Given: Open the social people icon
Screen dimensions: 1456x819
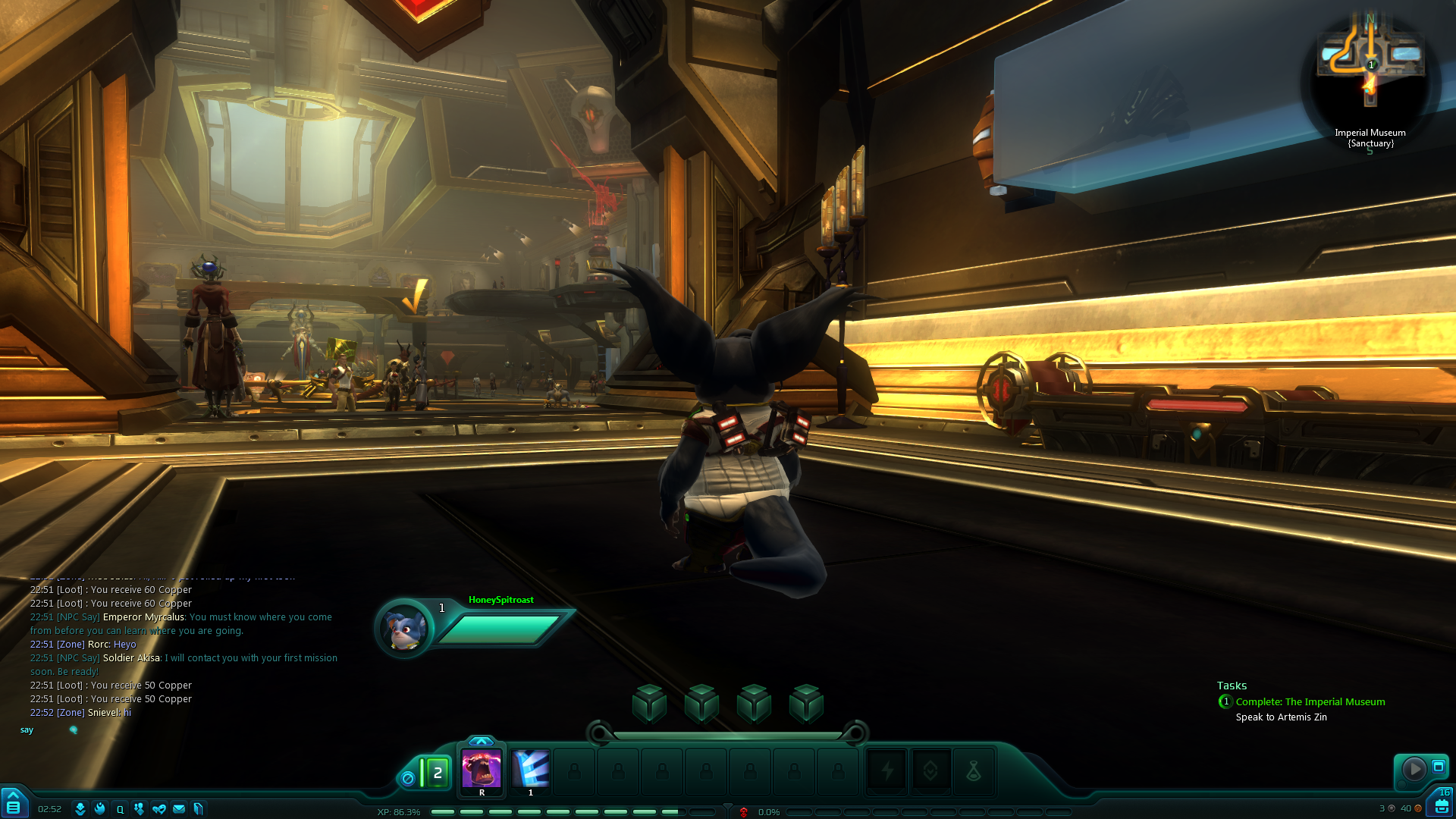Looking at the screenshot, I should tap(139, 809).
